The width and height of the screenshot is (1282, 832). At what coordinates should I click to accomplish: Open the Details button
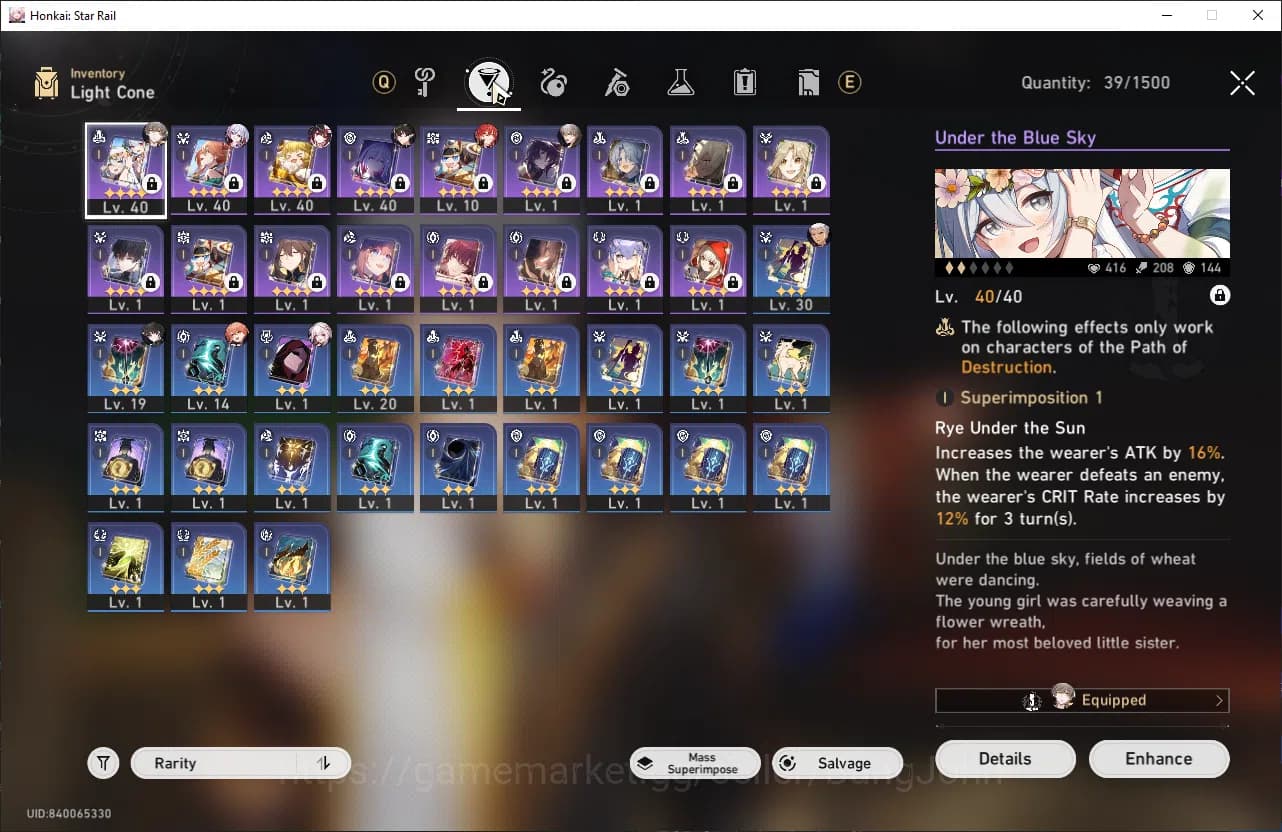(x=1005, y=758)
